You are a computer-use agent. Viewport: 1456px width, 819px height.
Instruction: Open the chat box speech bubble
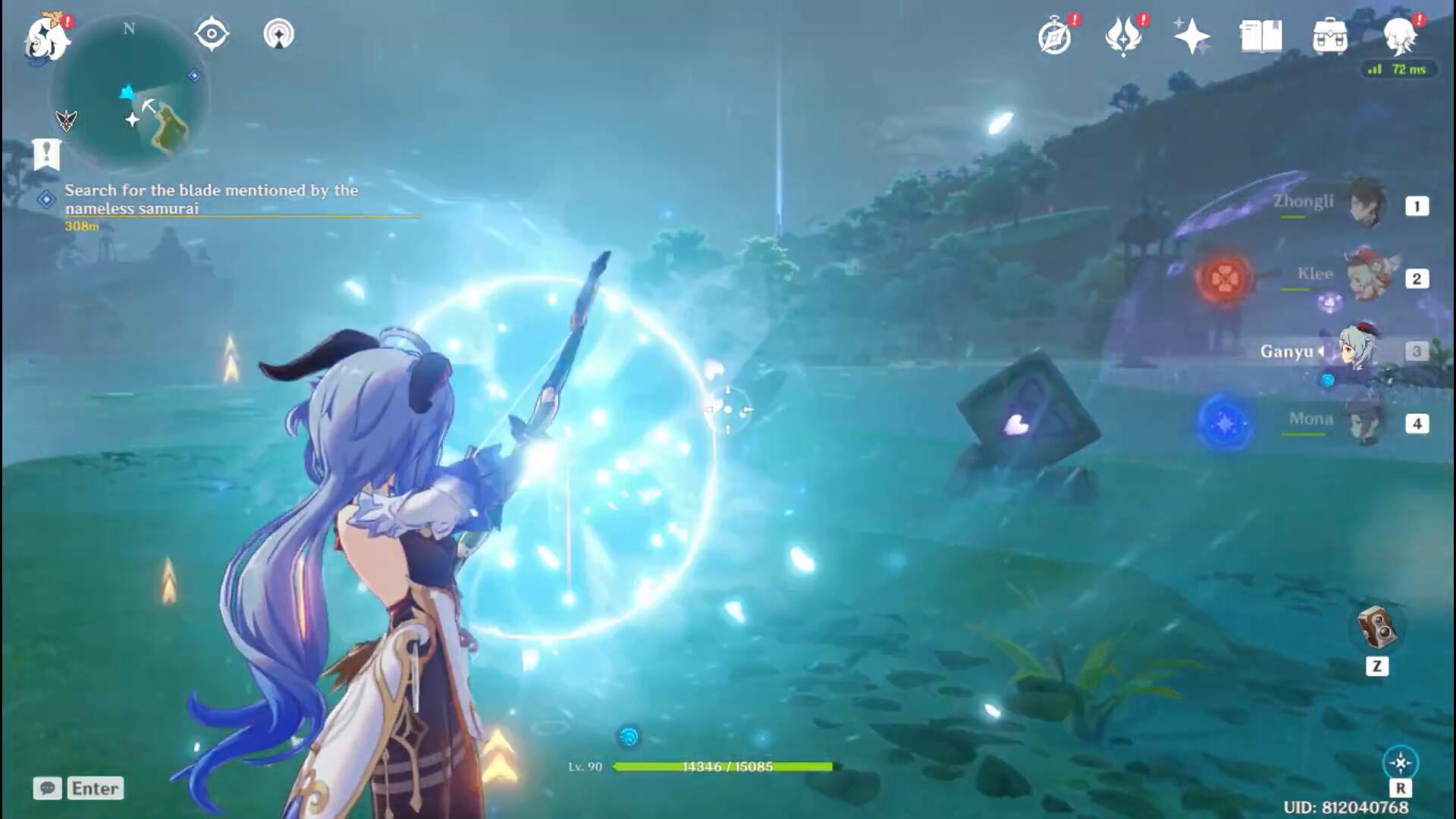(x=47, y=789)
